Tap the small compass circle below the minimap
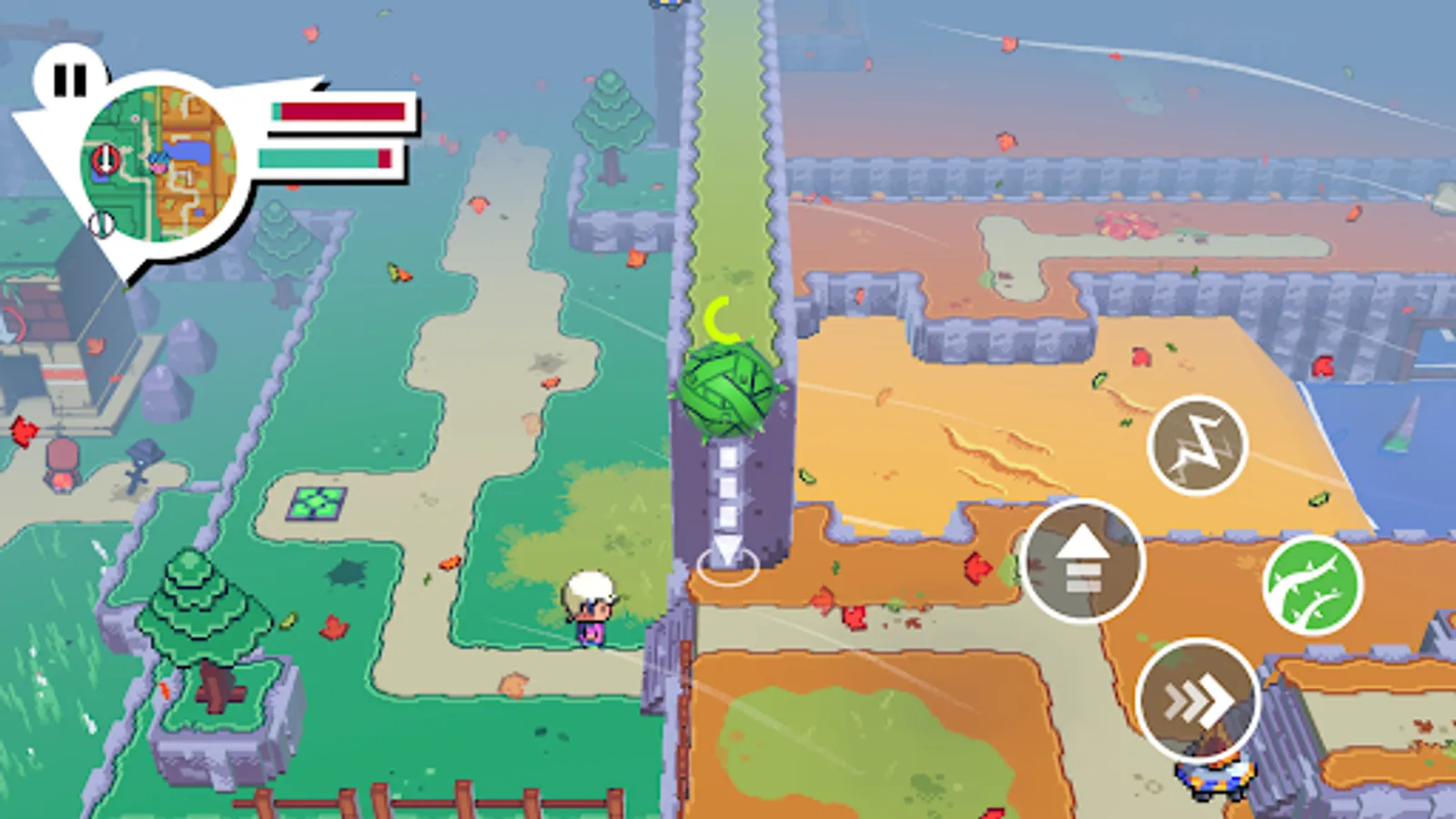The height and width of the screenshot is (819, 1456). pos(102,224)
